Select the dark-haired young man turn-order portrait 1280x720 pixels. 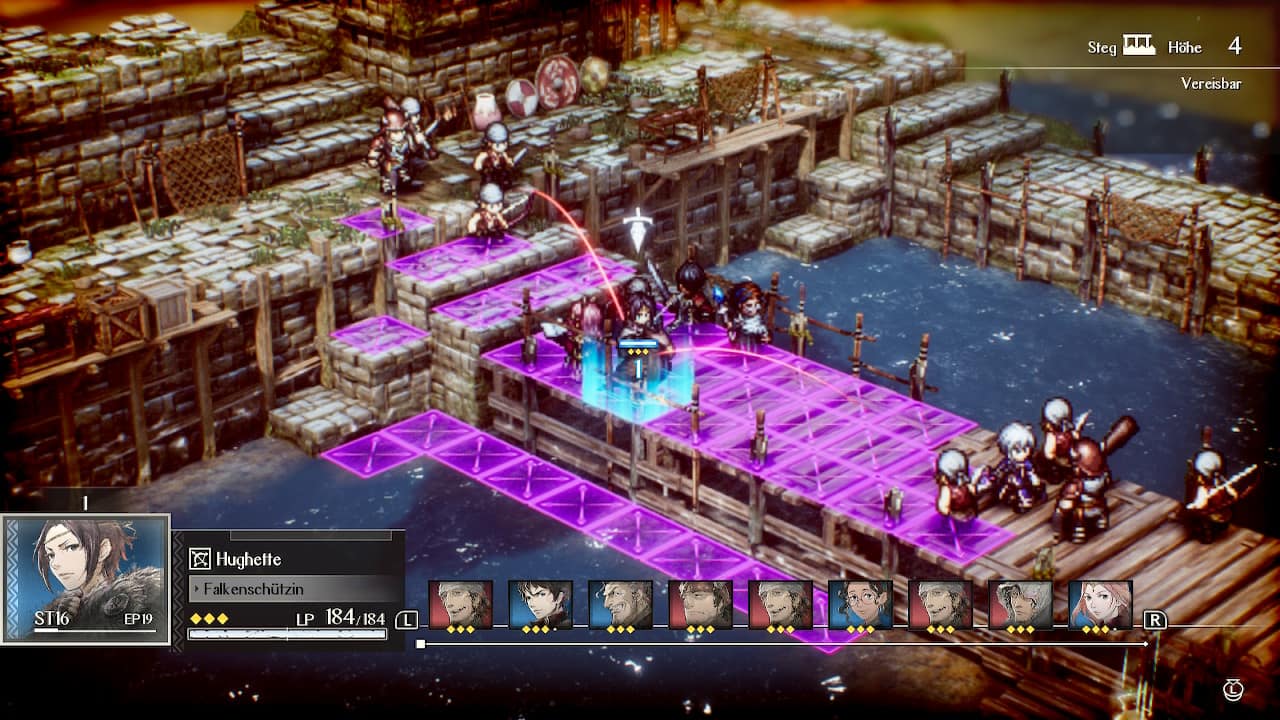(540, 605)
